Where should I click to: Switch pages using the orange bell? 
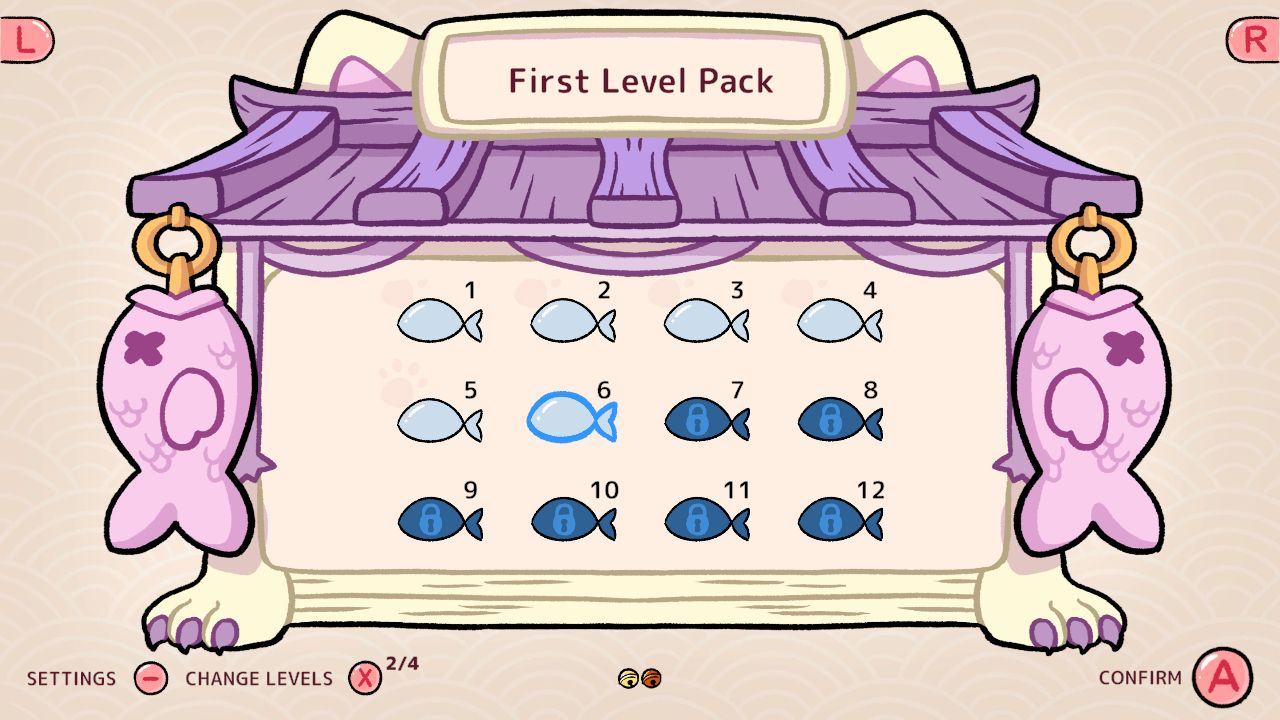click(651, 677)
